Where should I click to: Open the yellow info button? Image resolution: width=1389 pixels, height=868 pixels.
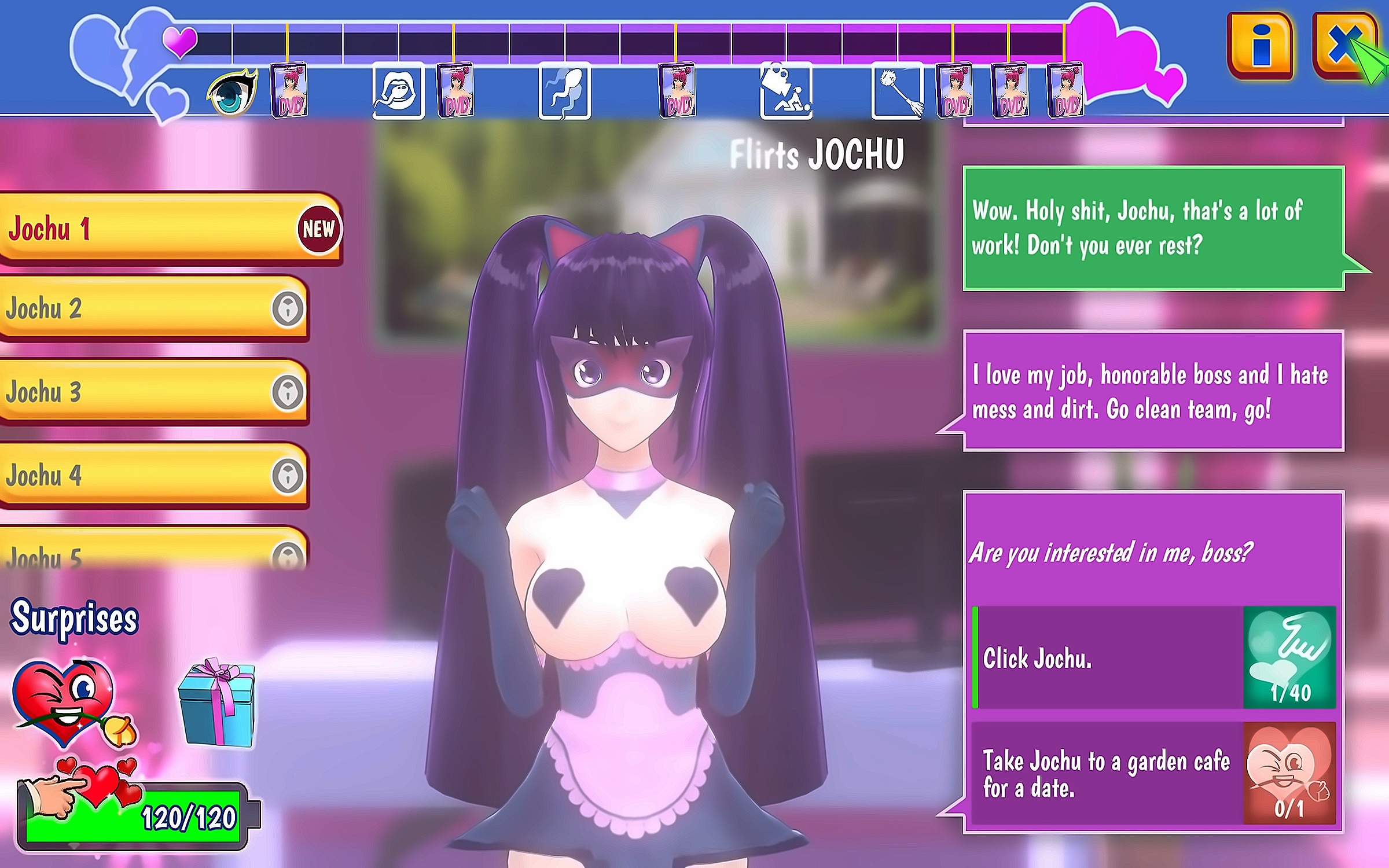pos(1260,46)
